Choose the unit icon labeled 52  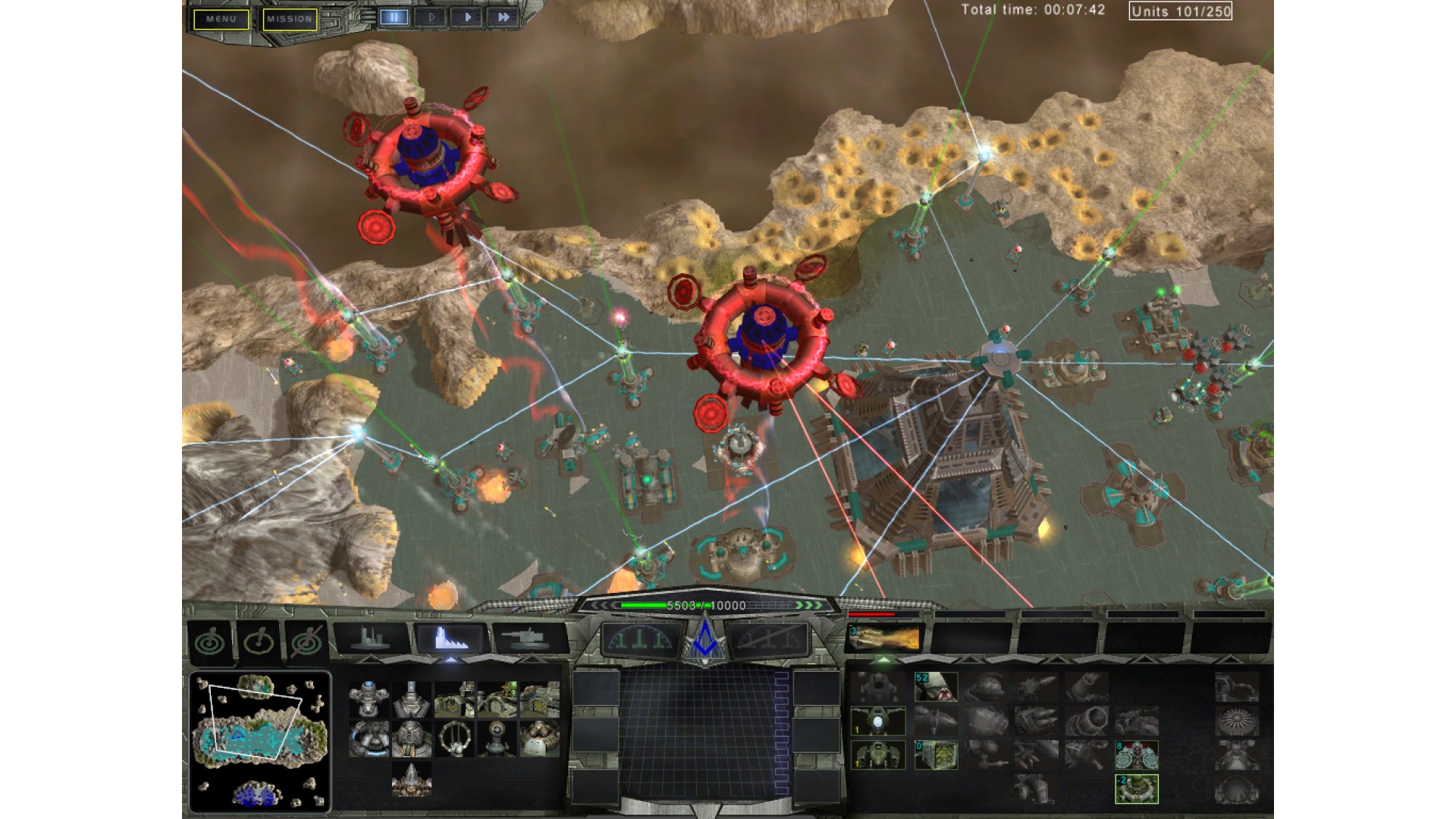click(x=936, y=687)
